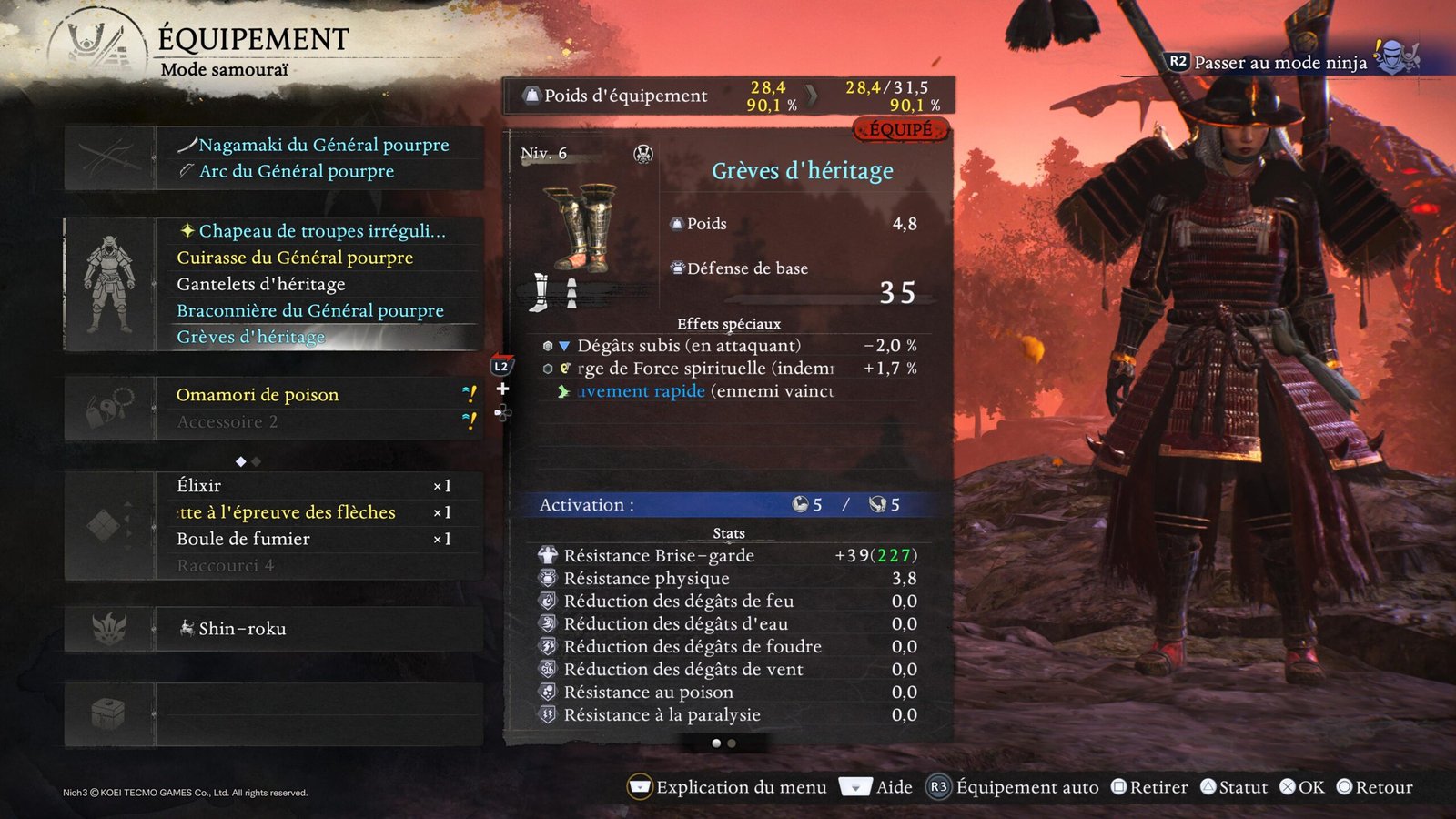Select the empty Raccourci 4 slot
The height and width of the screenshot is (819, 1456).
(226, 565)
